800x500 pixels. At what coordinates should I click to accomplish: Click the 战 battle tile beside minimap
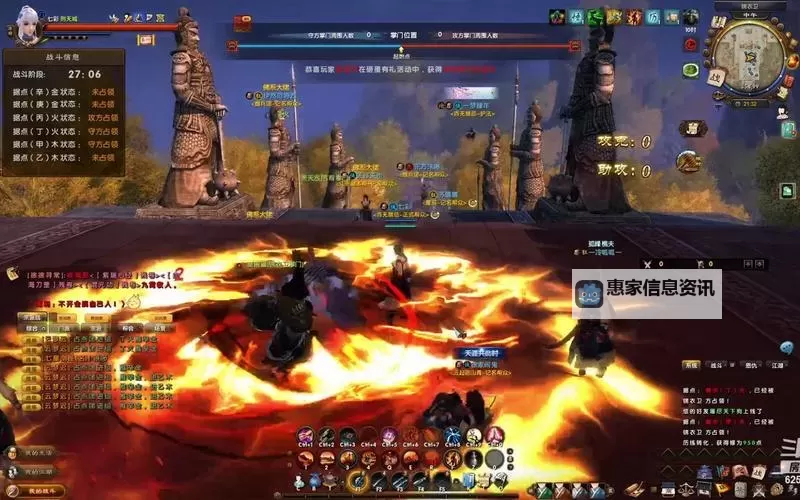point(715,77)
